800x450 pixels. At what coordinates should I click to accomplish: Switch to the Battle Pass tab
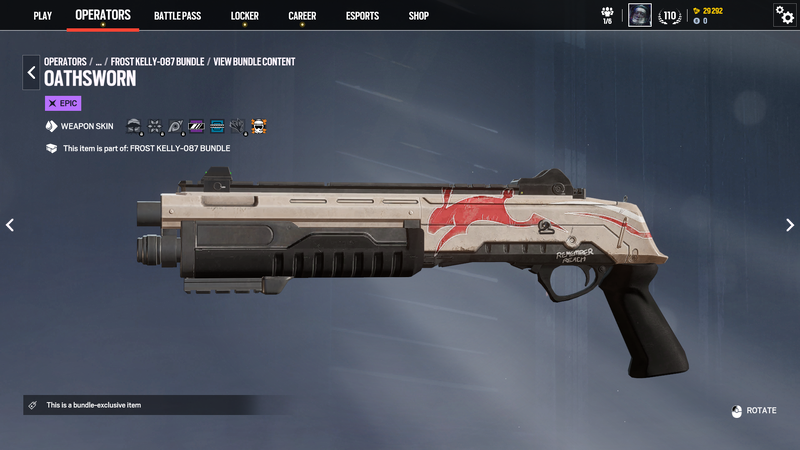click(175, 16)
